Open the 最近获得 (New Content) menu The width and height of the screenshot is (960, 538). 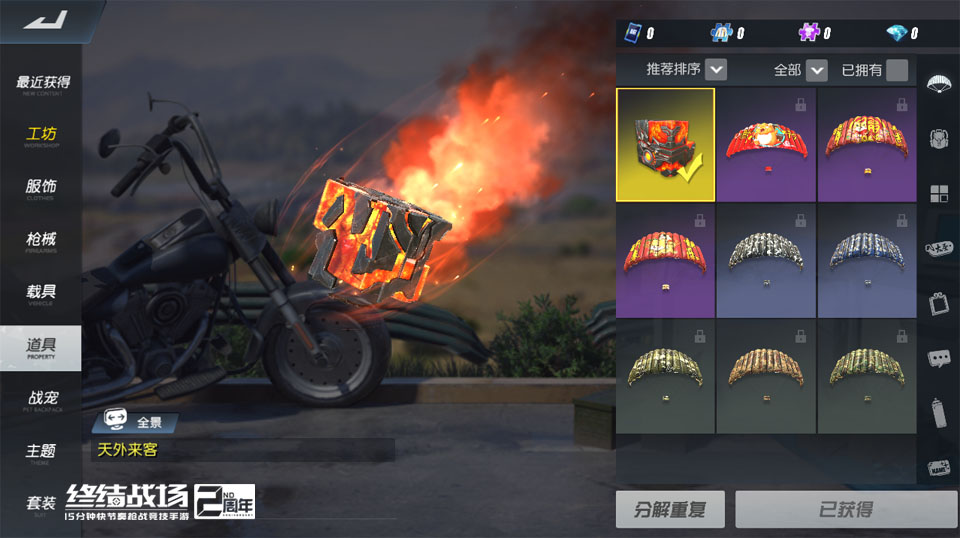click(x=43, y=84)
